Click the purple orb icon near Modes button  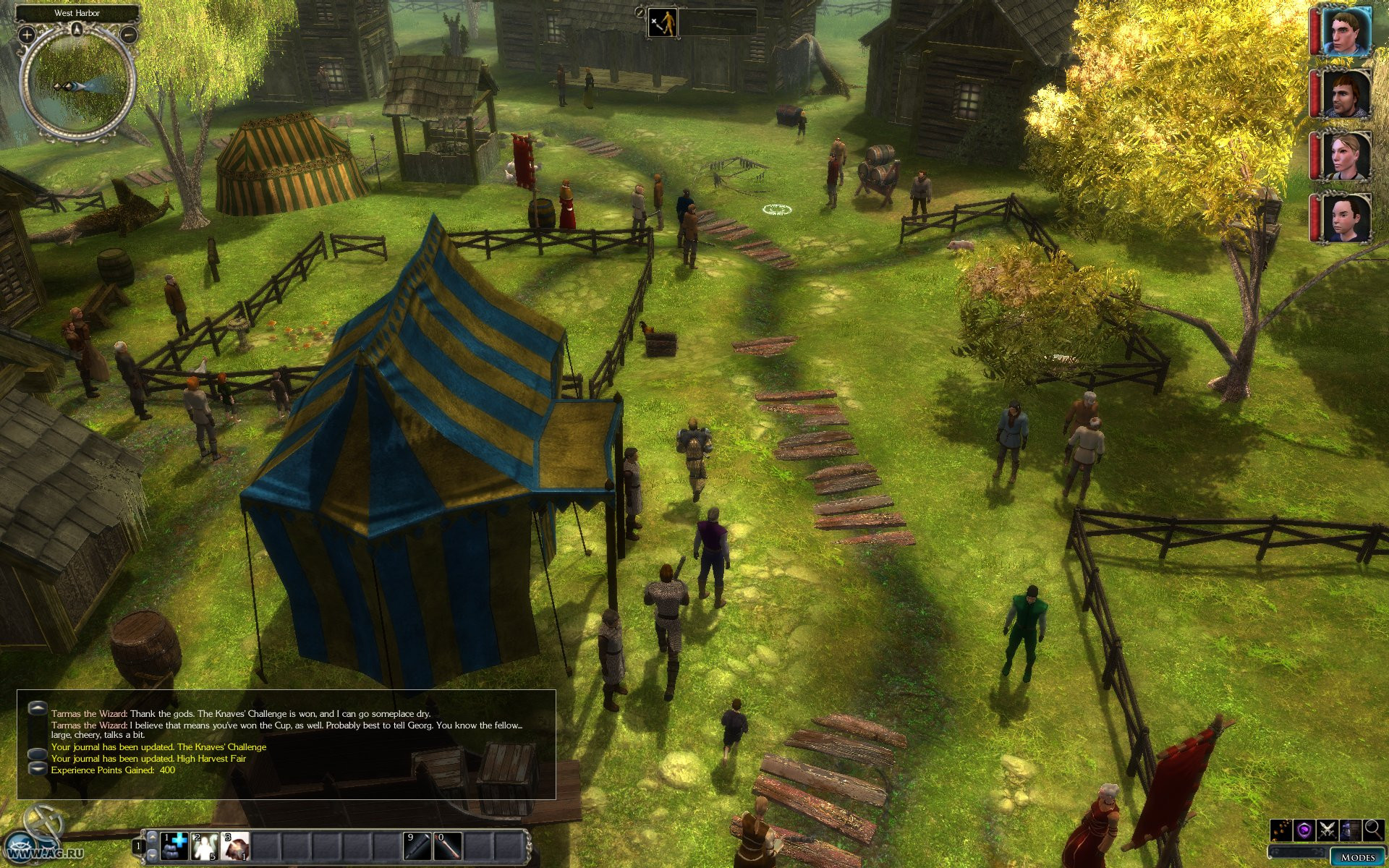click(x=1304, y=830)
